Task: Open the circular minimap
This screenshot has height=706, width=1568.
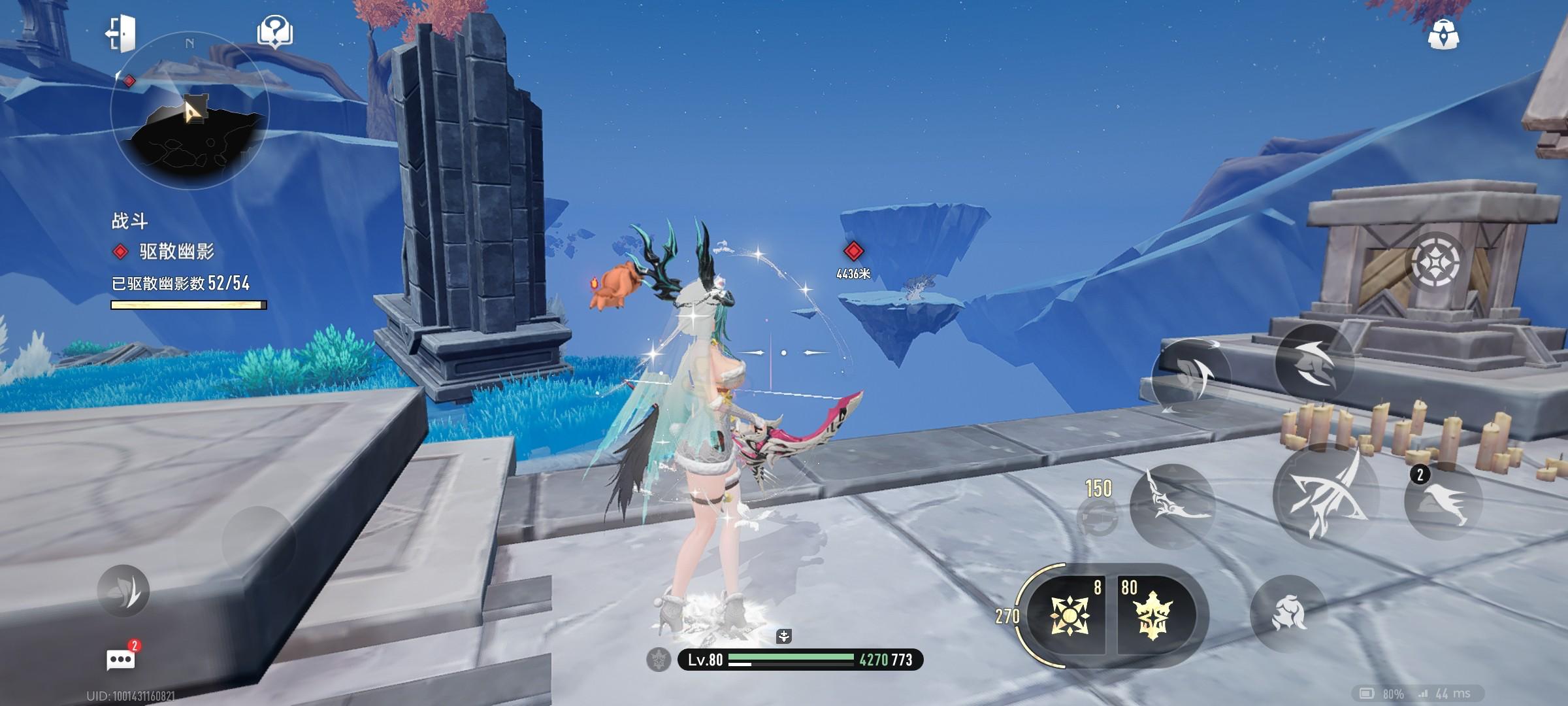Action: click(189, 111)
